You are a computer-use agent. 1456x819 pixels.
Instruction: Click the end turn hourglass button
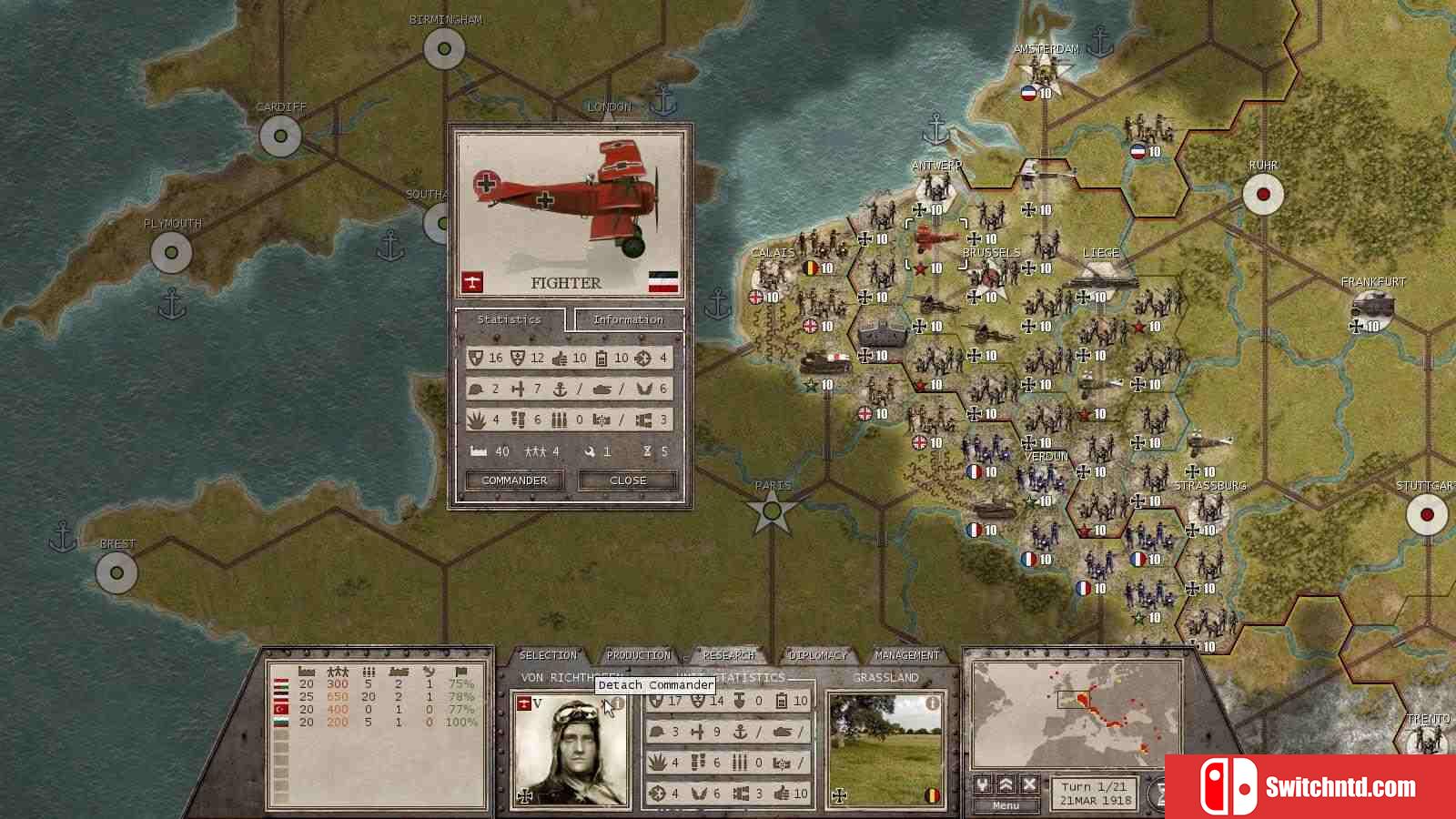click(1159, 794)
